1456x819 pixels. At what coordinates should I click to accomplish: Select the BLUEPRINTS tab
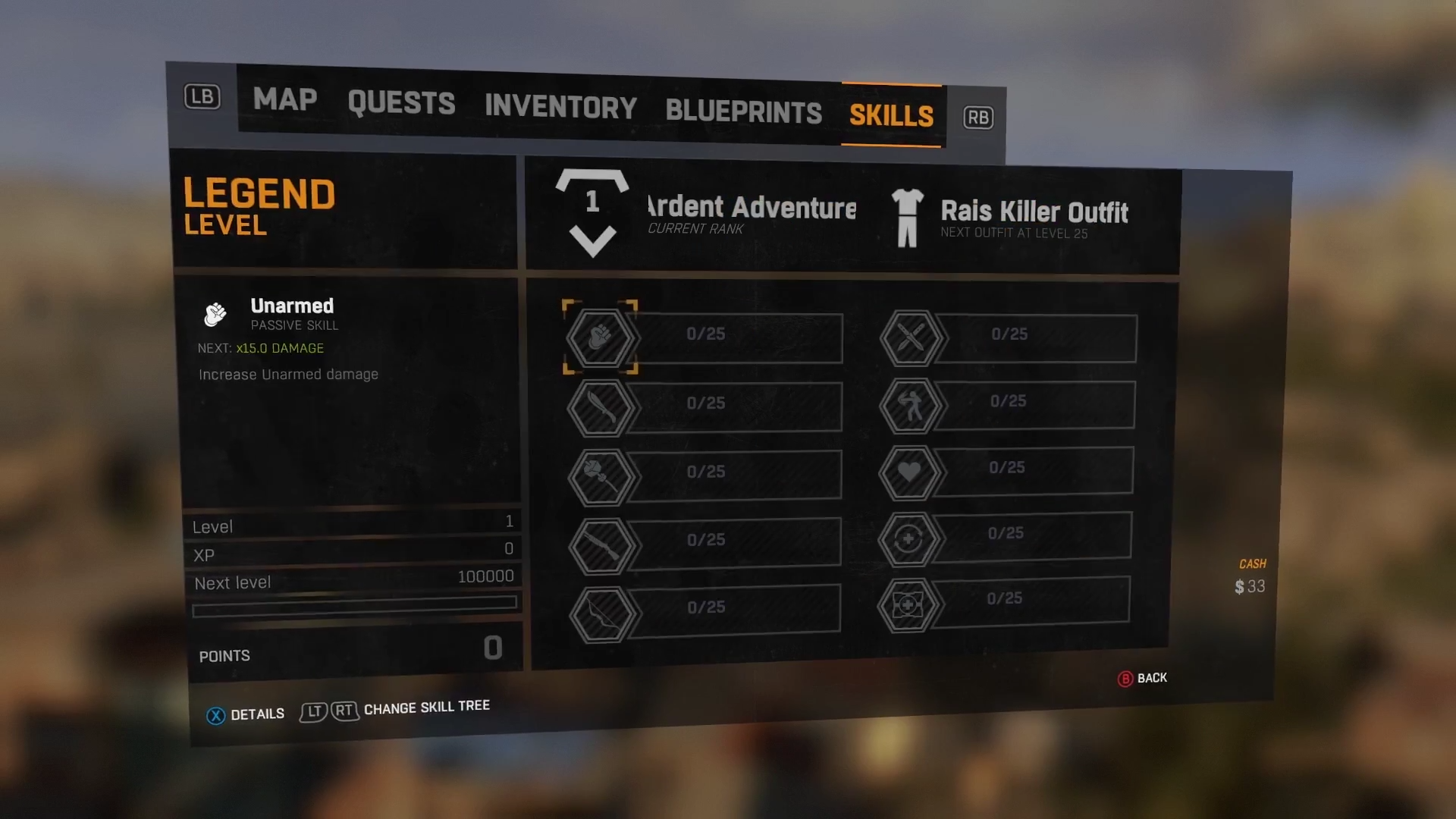(x=742, y=110)
